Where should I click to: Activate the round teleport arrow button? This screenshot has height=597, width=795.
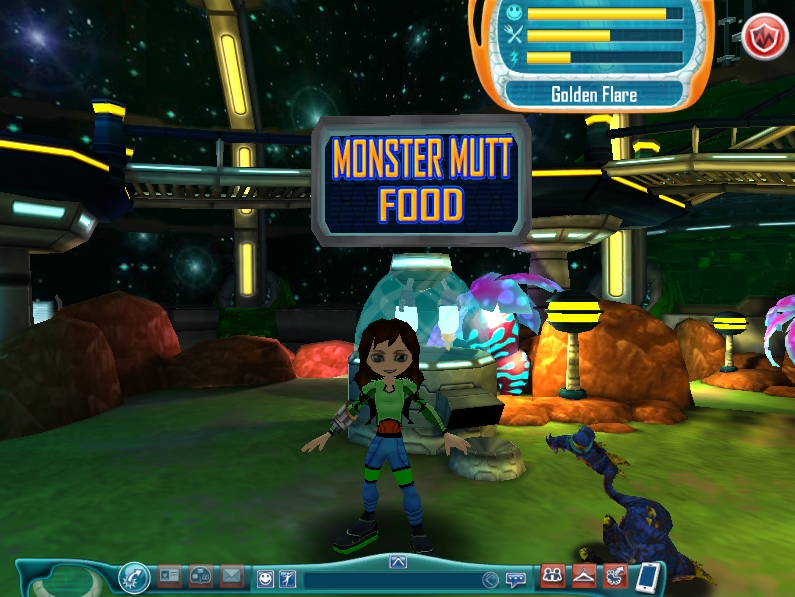133,577
